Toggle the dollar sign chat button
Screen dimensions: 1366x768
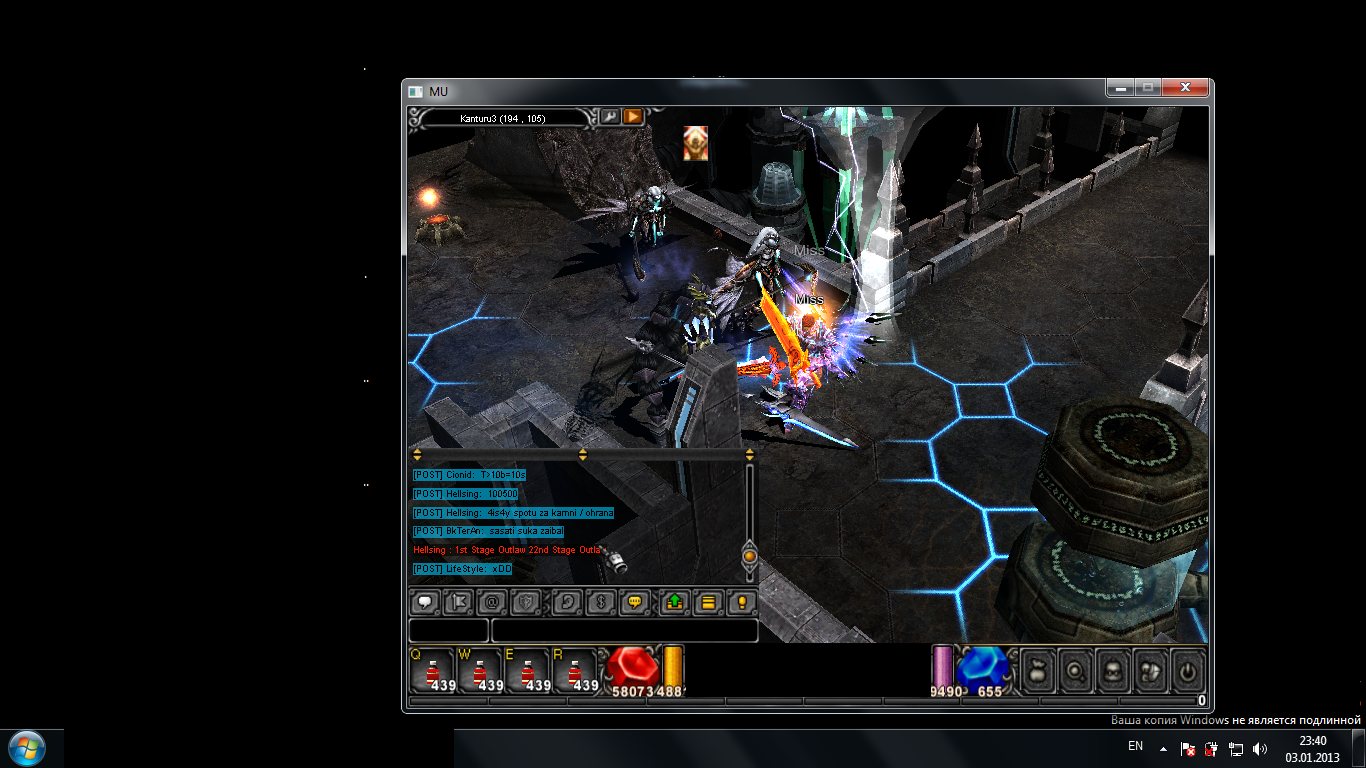click(x=601, y=602)
